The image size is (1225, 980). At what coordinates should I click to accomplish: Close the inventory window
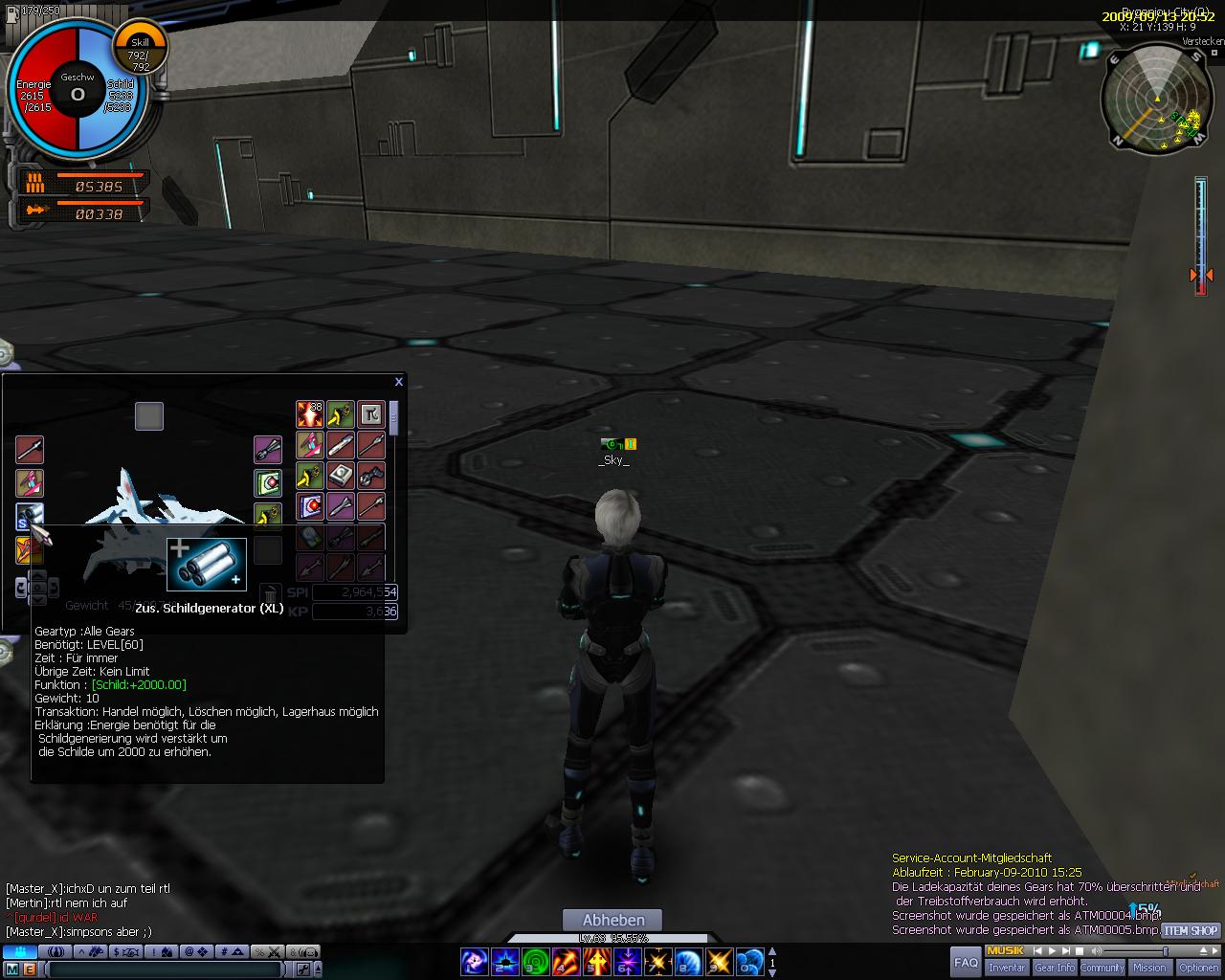tap(398, 382)
